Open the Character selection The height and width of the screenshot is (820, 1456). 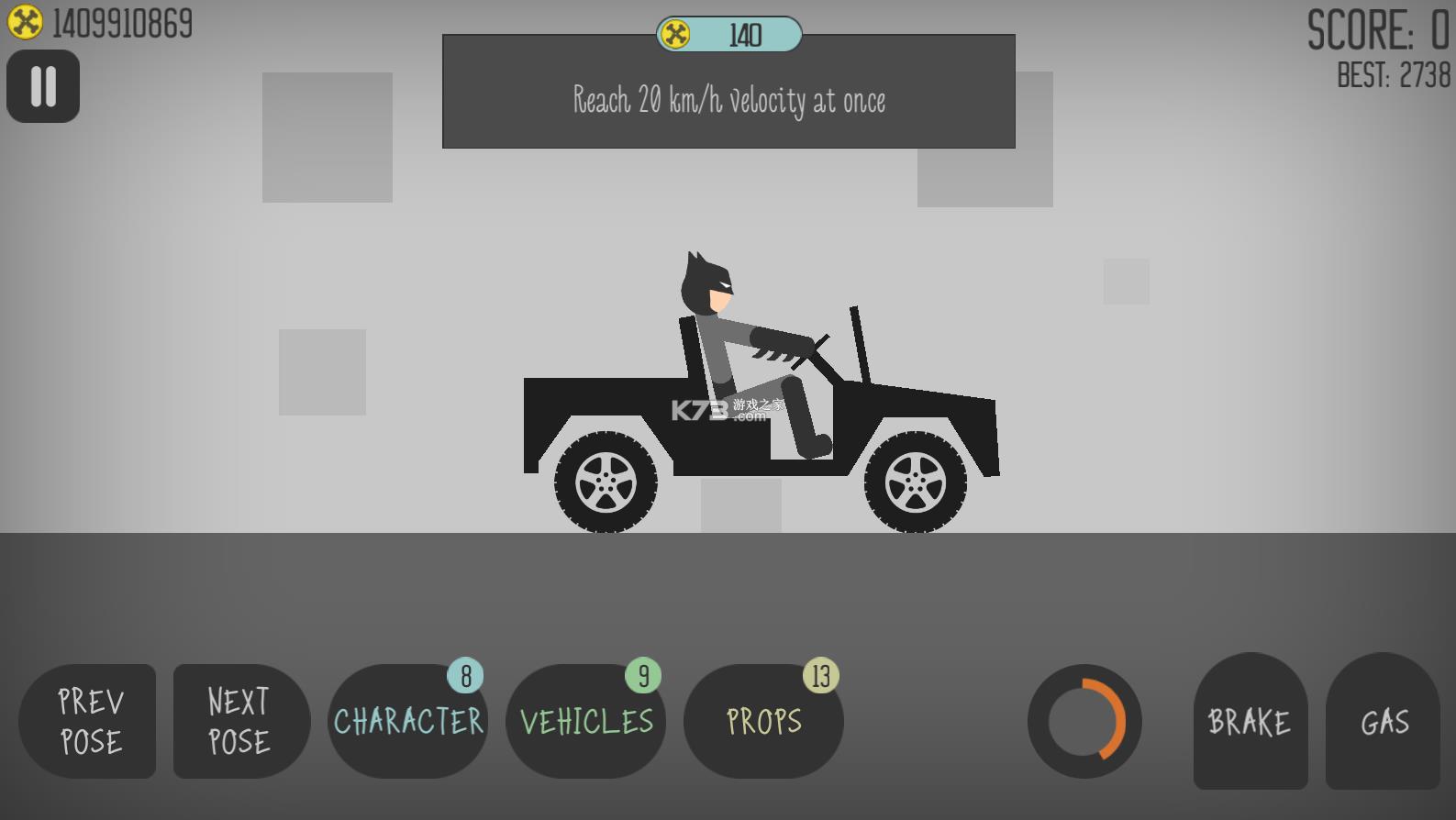pos(407,721)
